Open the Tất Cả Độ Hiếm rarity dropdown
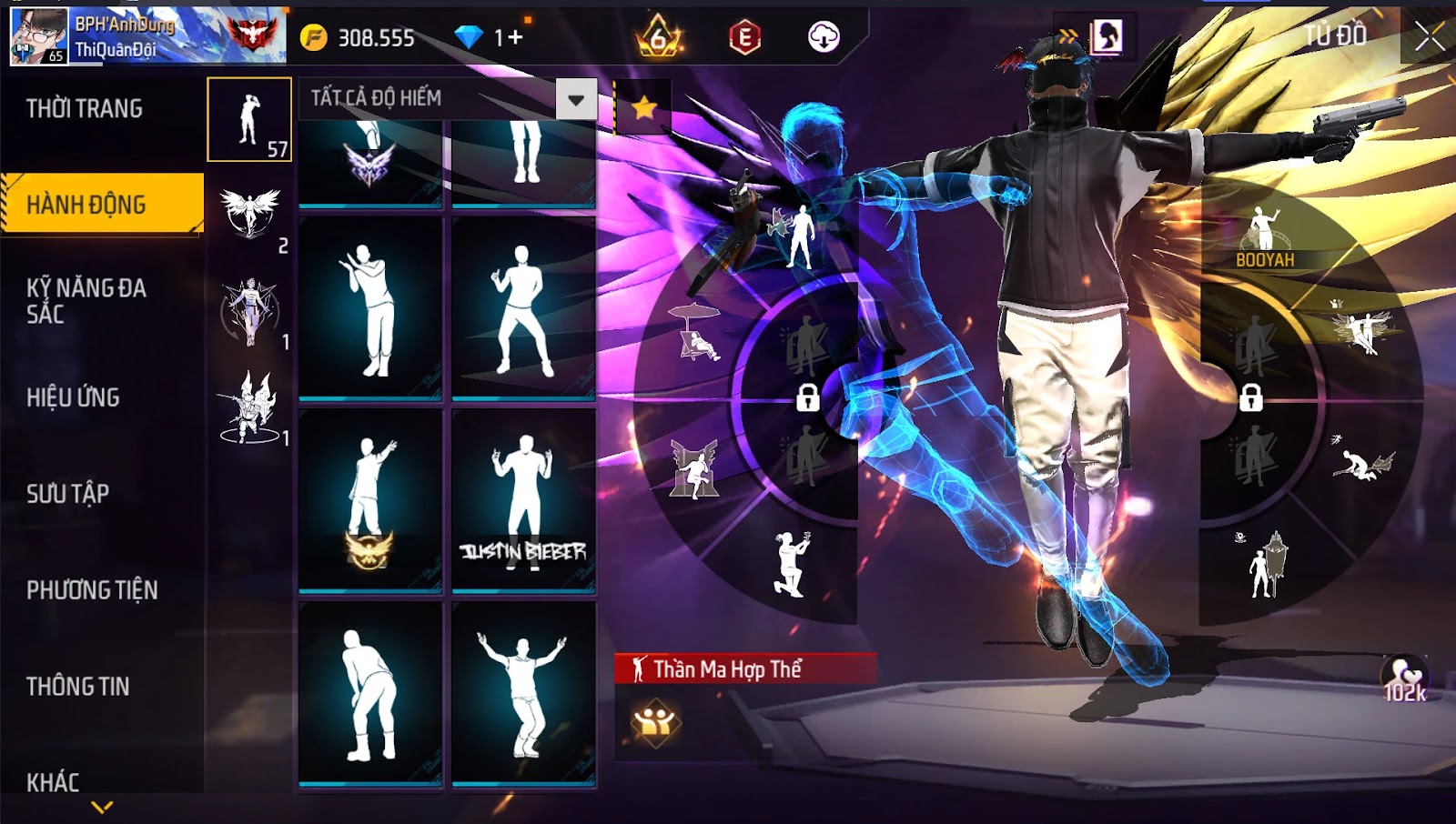Screen dimensions: 1456x824 click(576, 99)
